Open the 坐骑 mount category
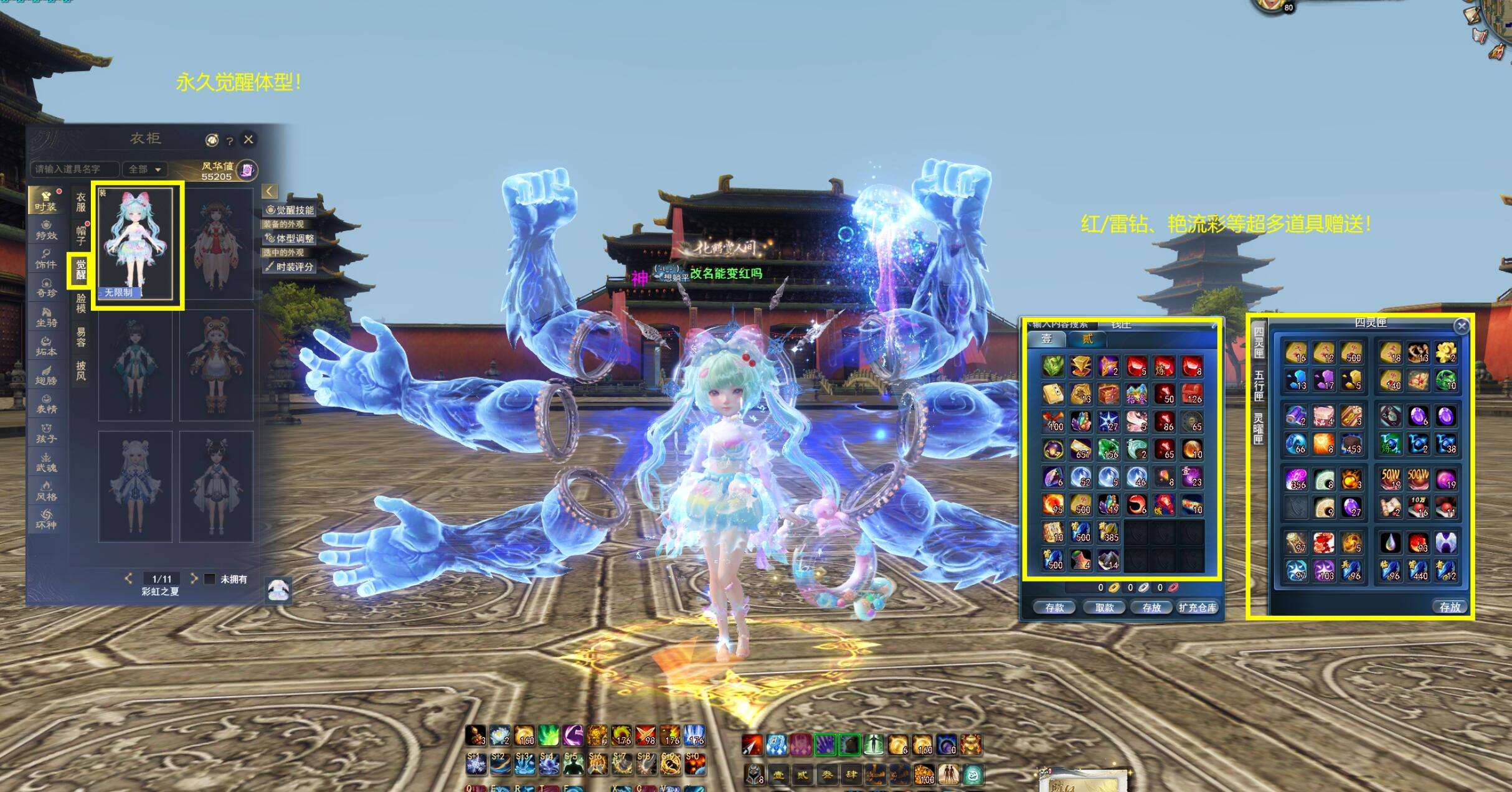The height and width of the screenshot is (792, 1512). (x=46, y=316)
